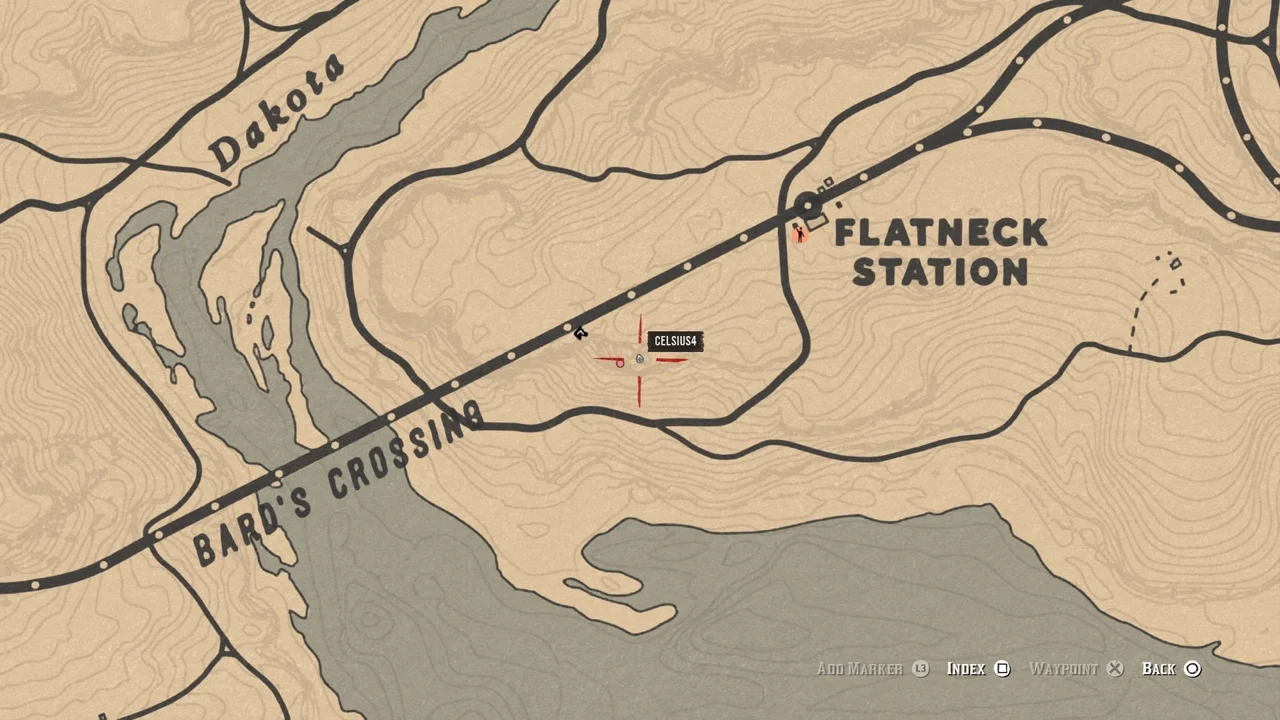Click the X icon beside Waypoint
Viewport: 1280px width, 720px height.
click(1114, 668)
